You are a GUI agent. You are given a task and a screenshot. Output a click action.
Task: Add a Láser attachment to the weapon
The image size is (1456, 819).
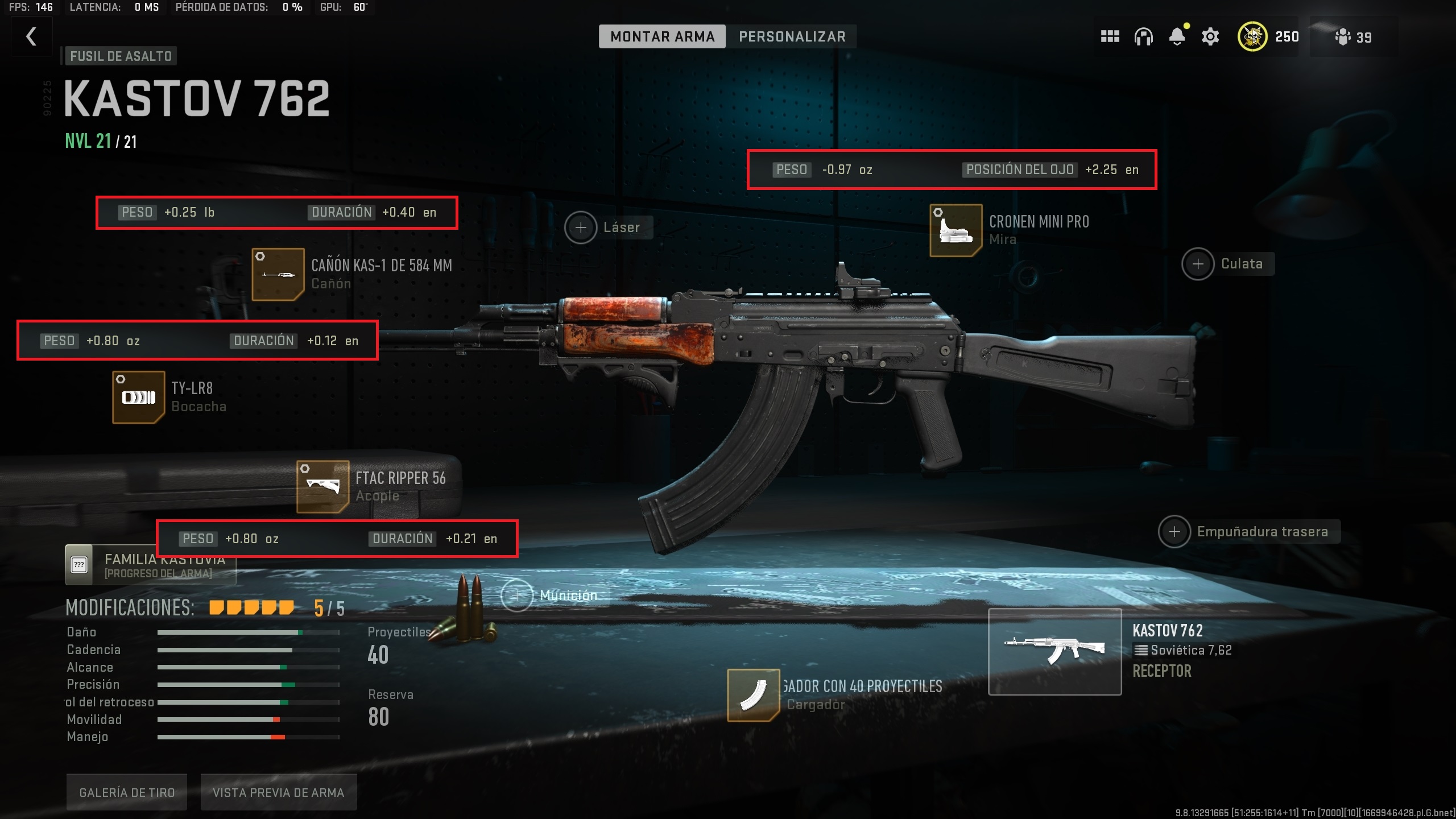[x=581, y=227]
